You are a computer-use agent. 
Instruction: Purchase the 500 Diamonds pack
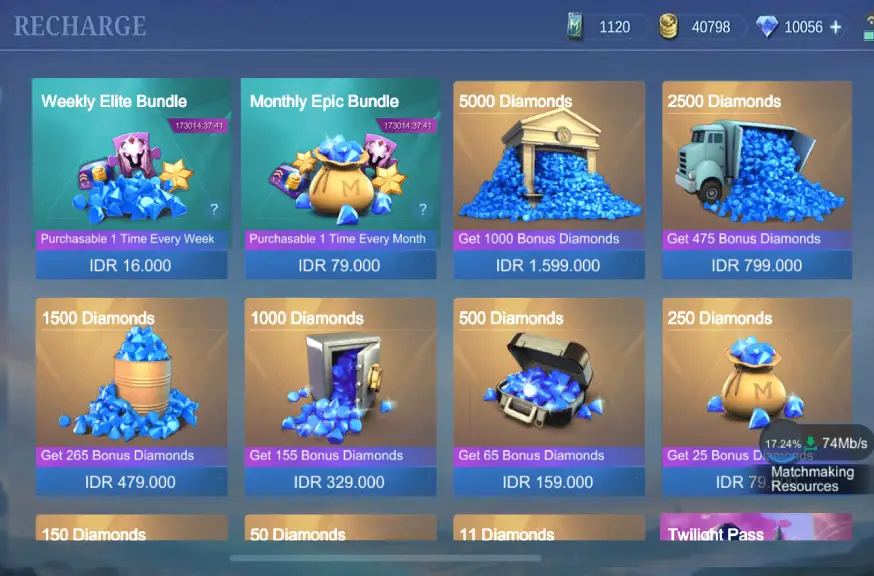[548, 481]
